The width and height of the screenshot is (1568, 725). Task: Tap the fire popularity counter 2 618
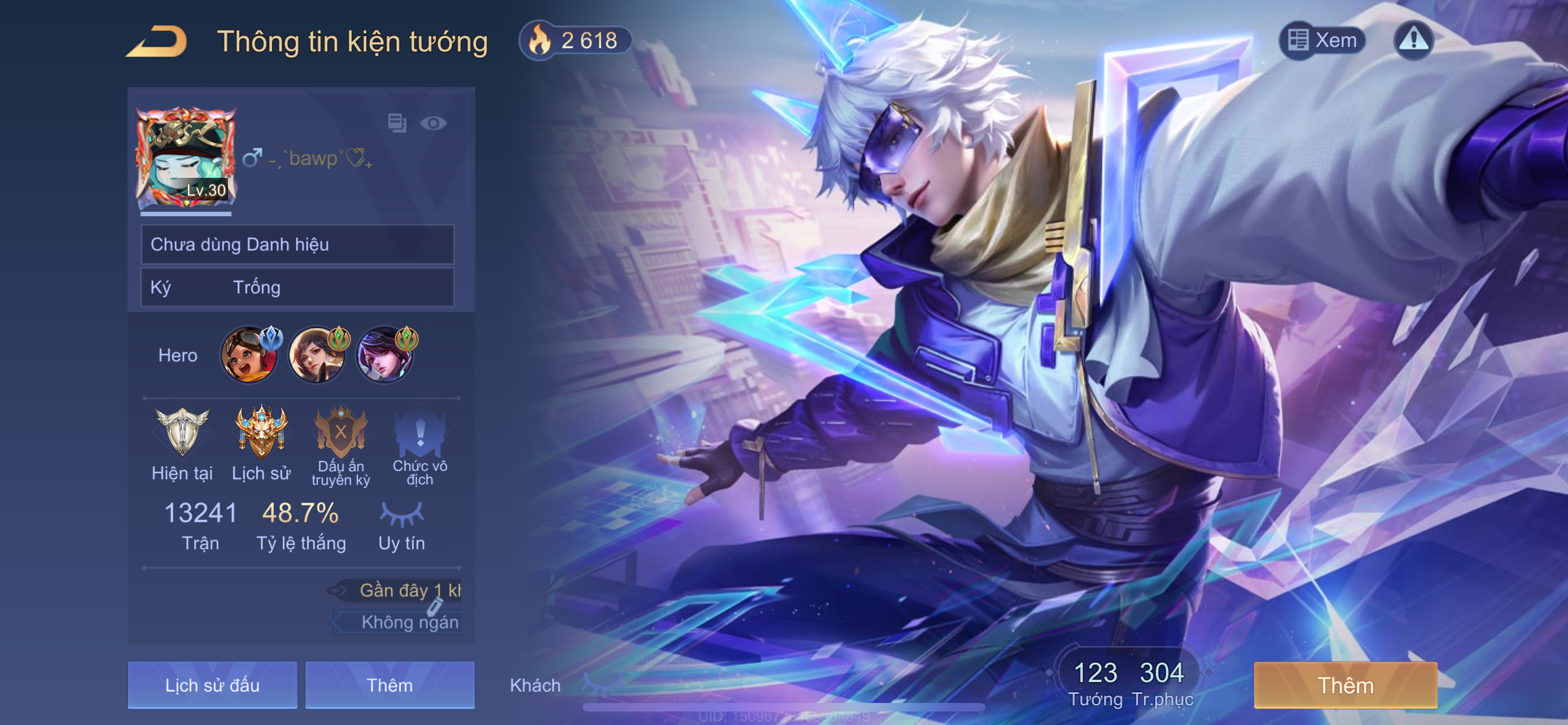pos(575,41)
